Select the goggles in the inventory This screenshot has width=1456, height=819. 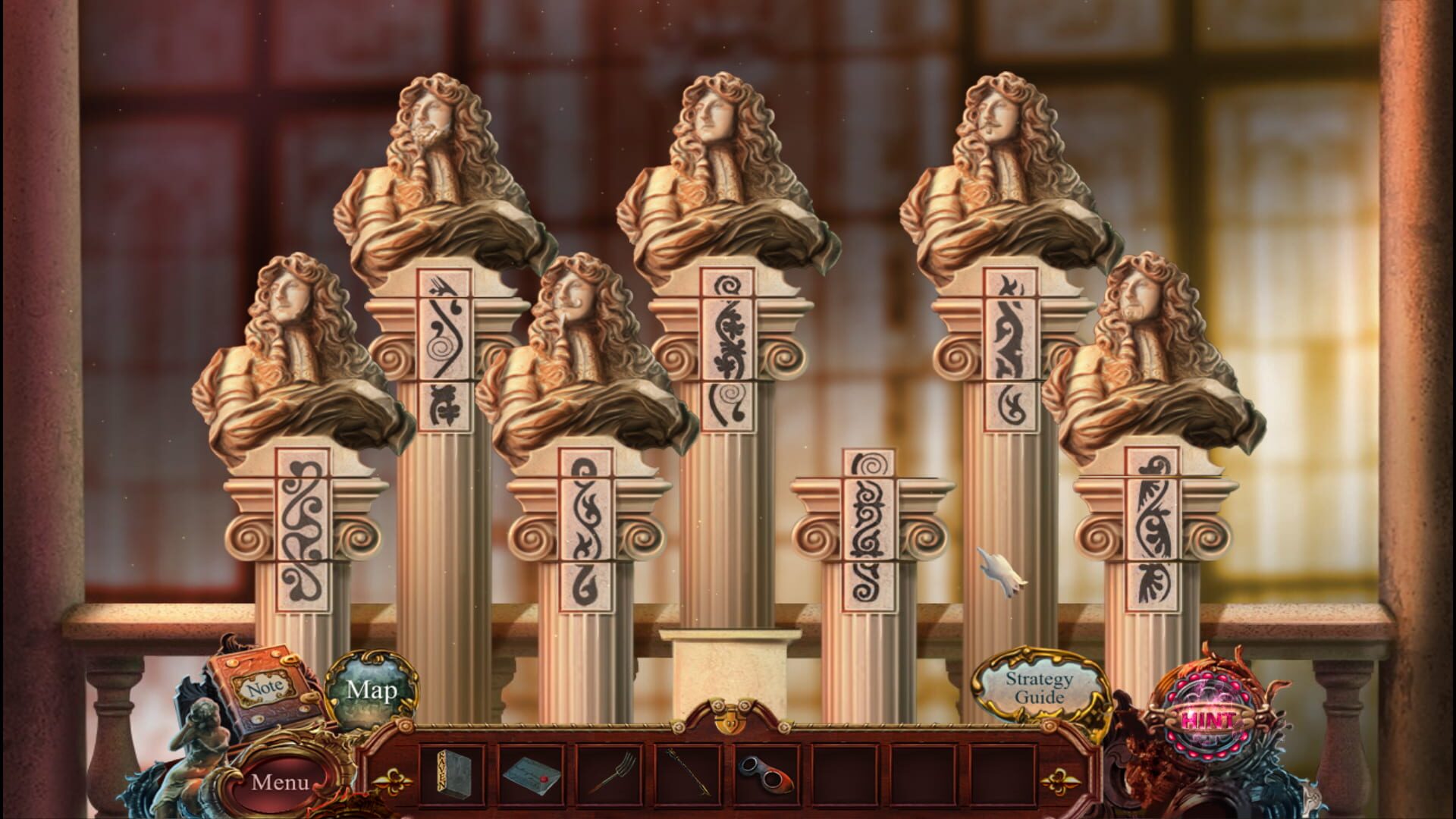coord(766,773)
